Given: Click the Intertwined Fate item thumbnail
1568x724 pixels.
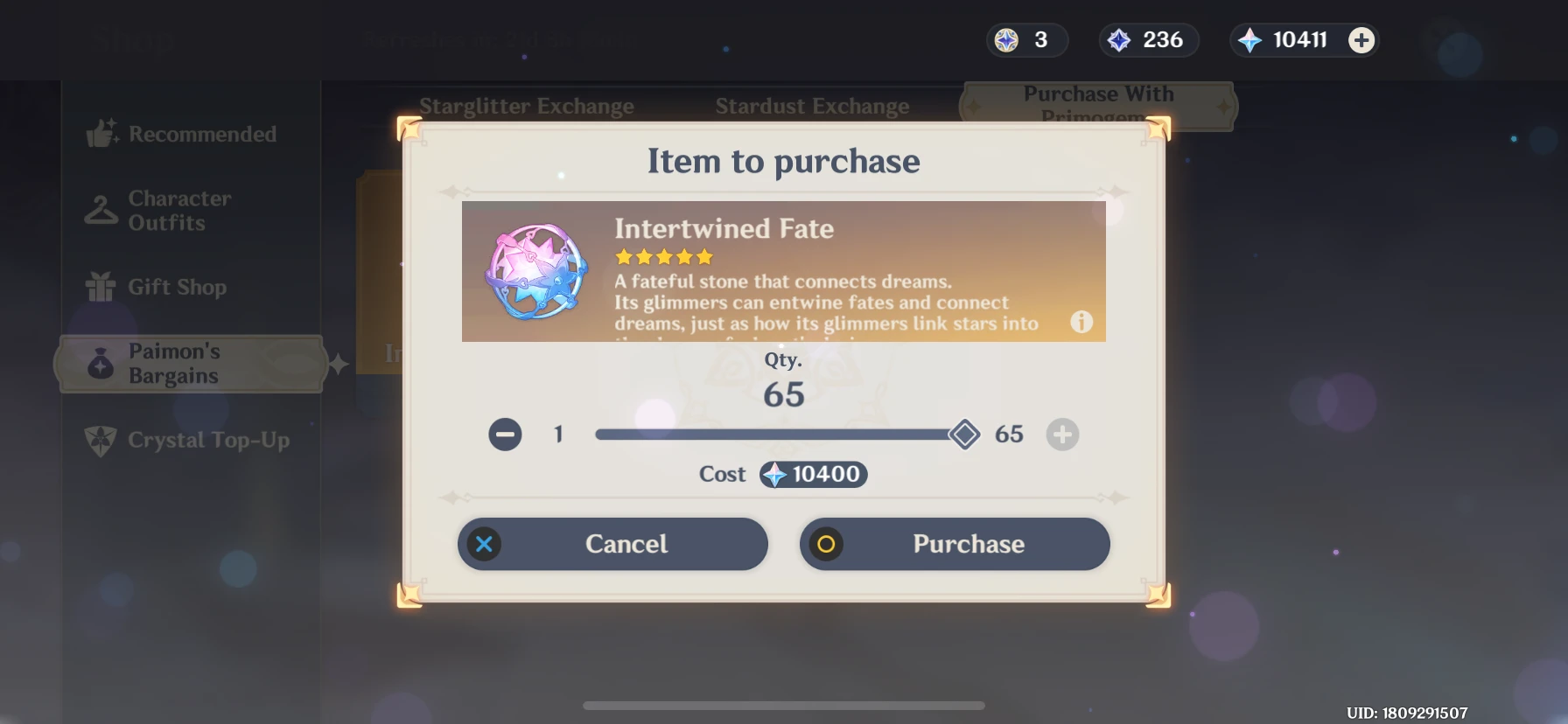Looking at the screenshot, I should [x=535, y=272].
